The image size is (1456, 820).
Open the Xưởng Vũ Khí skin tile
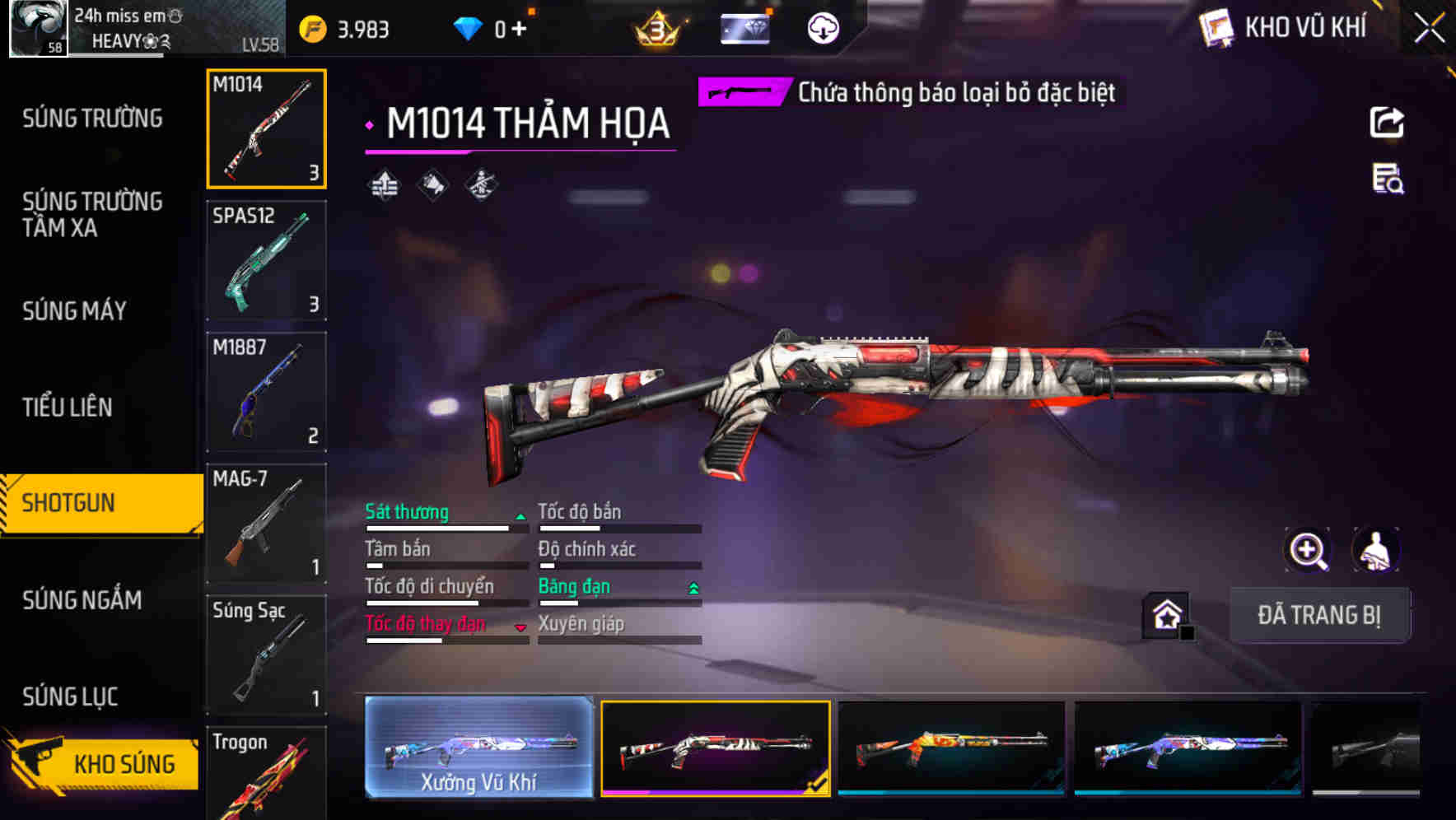pos(478,748)
